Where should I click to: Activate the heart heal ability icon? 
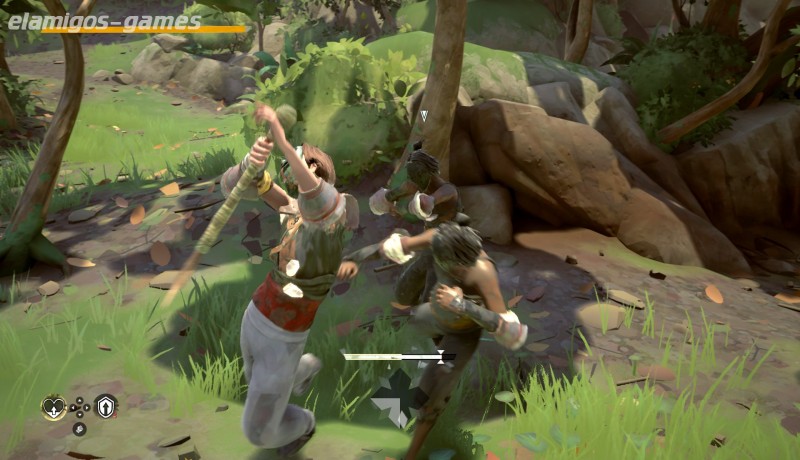click(53, 407)
